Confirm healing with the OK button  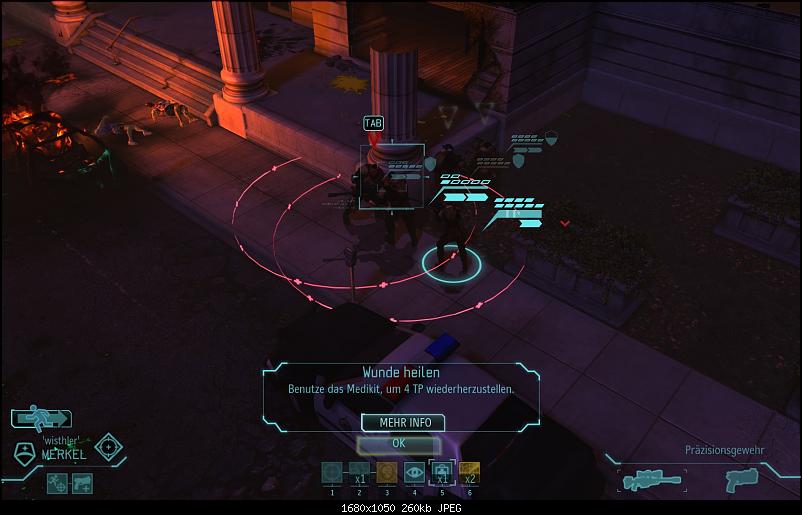(x=398, y=443)
